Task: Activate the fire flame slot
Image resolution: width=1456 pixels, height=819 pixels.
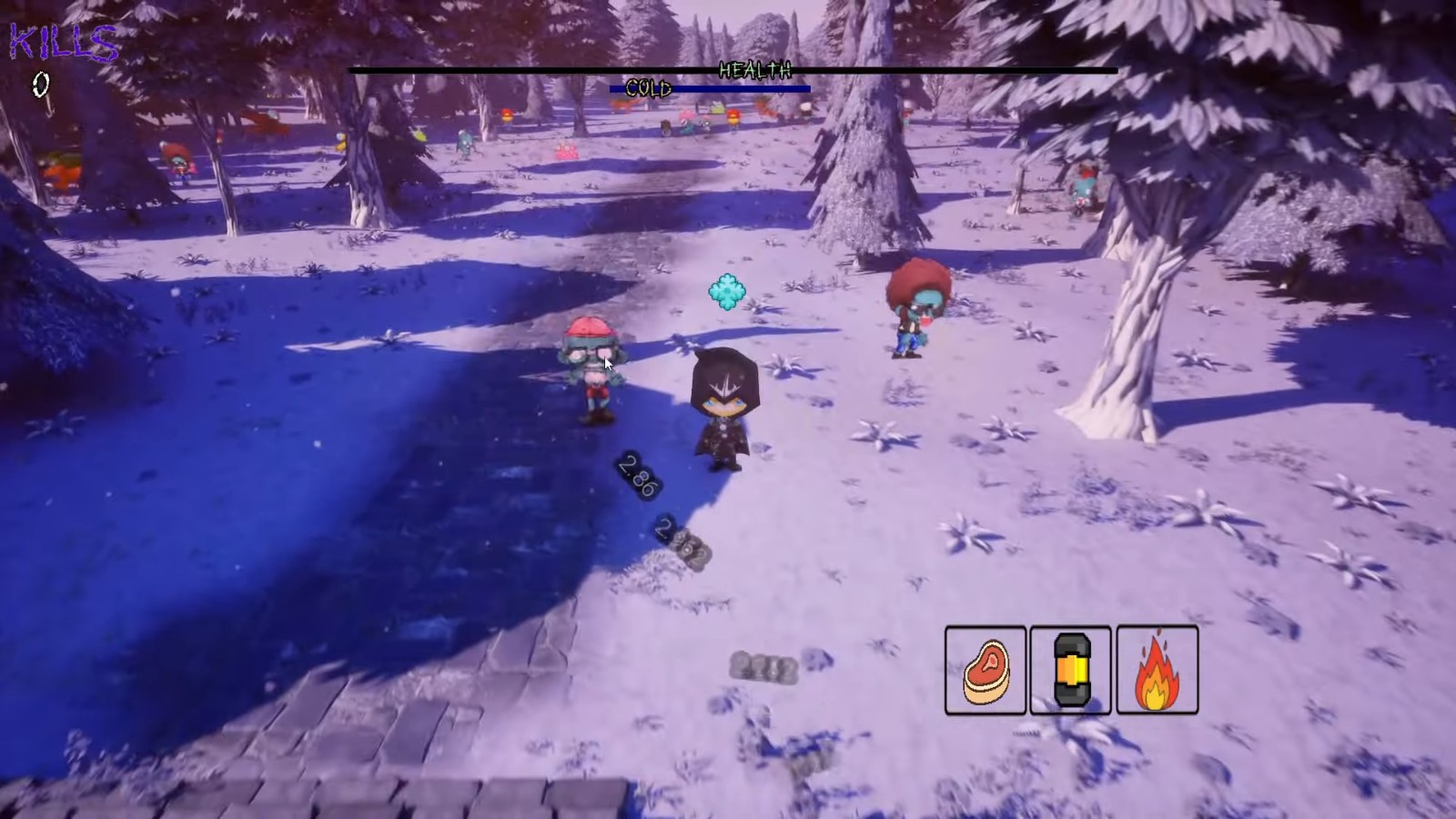Action: 1157,671
